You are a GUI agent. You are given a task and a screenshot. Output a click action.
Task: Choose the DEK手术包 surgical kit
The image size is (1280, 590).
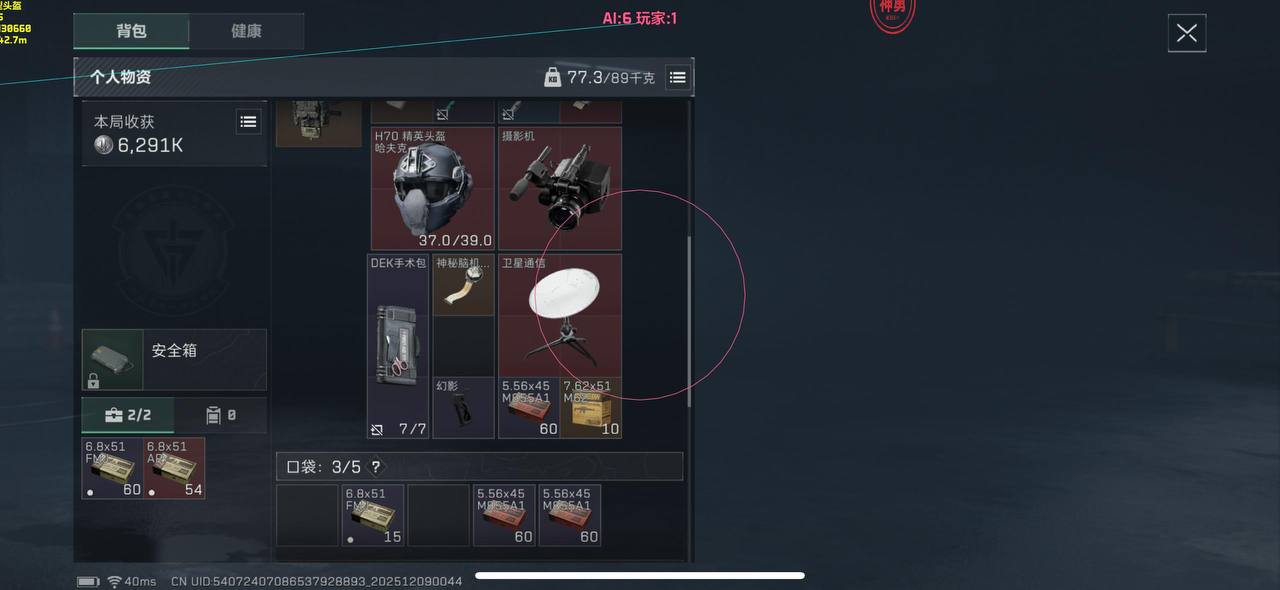[398, 346]
